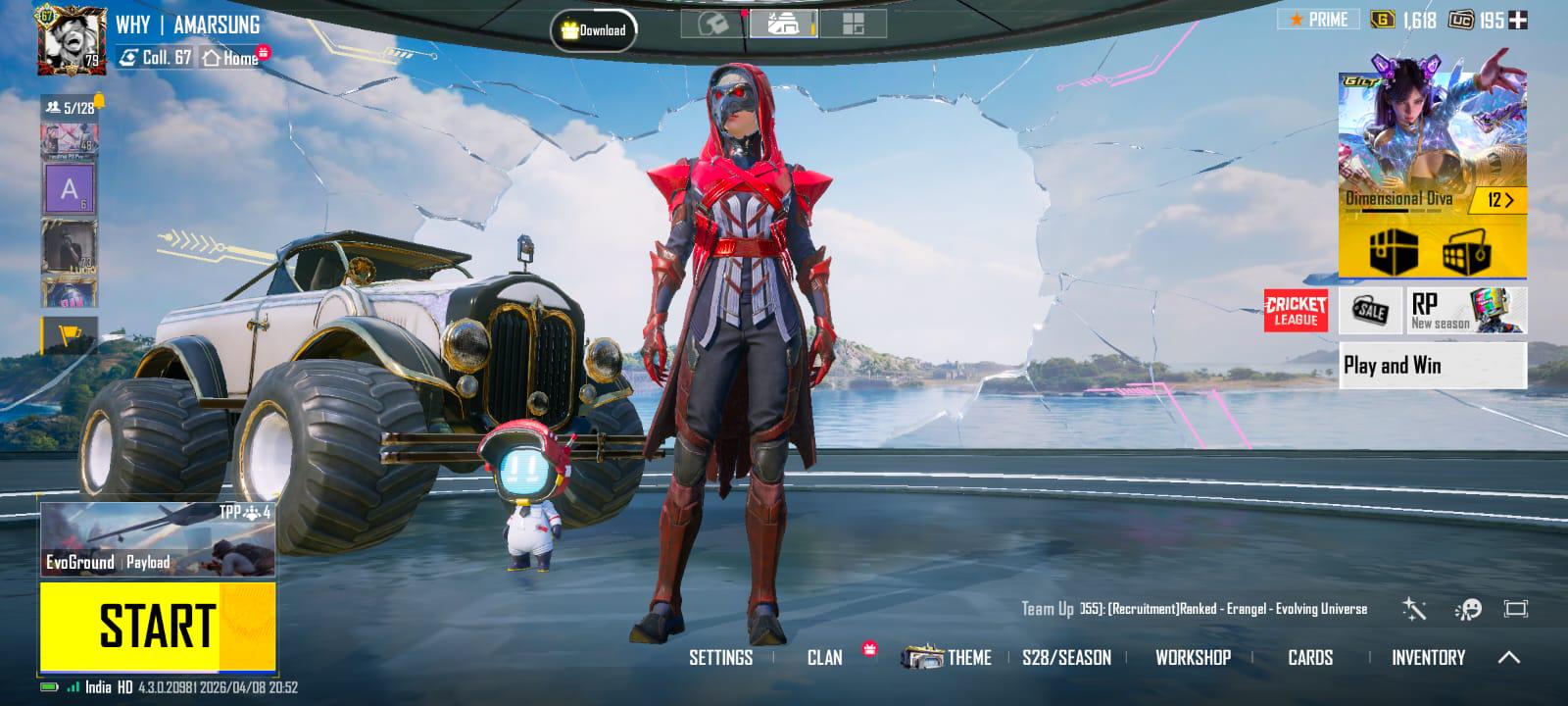Open the Play and Win banner
1568x706 pixels.
(x=1432, y=366)
